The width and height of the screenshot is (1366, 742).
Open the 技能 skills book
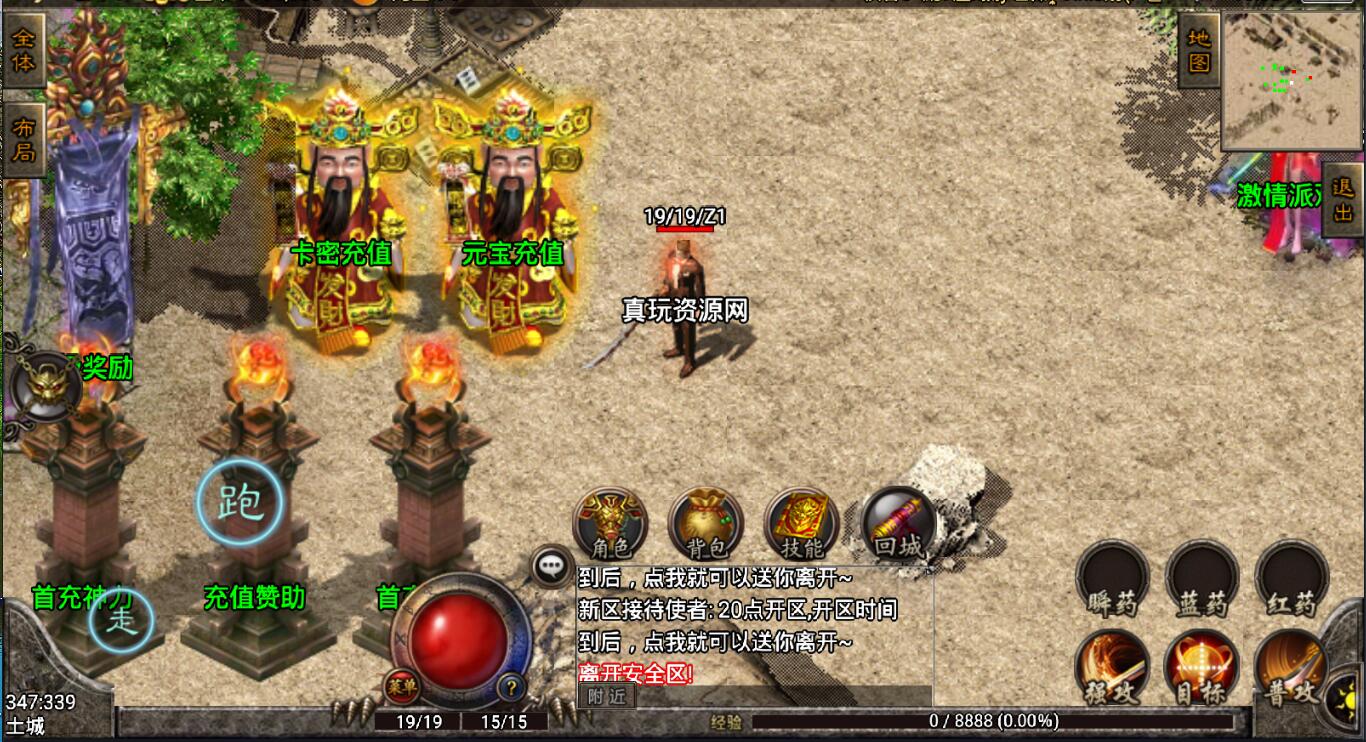pyautogui.click(x=801, y=523)
